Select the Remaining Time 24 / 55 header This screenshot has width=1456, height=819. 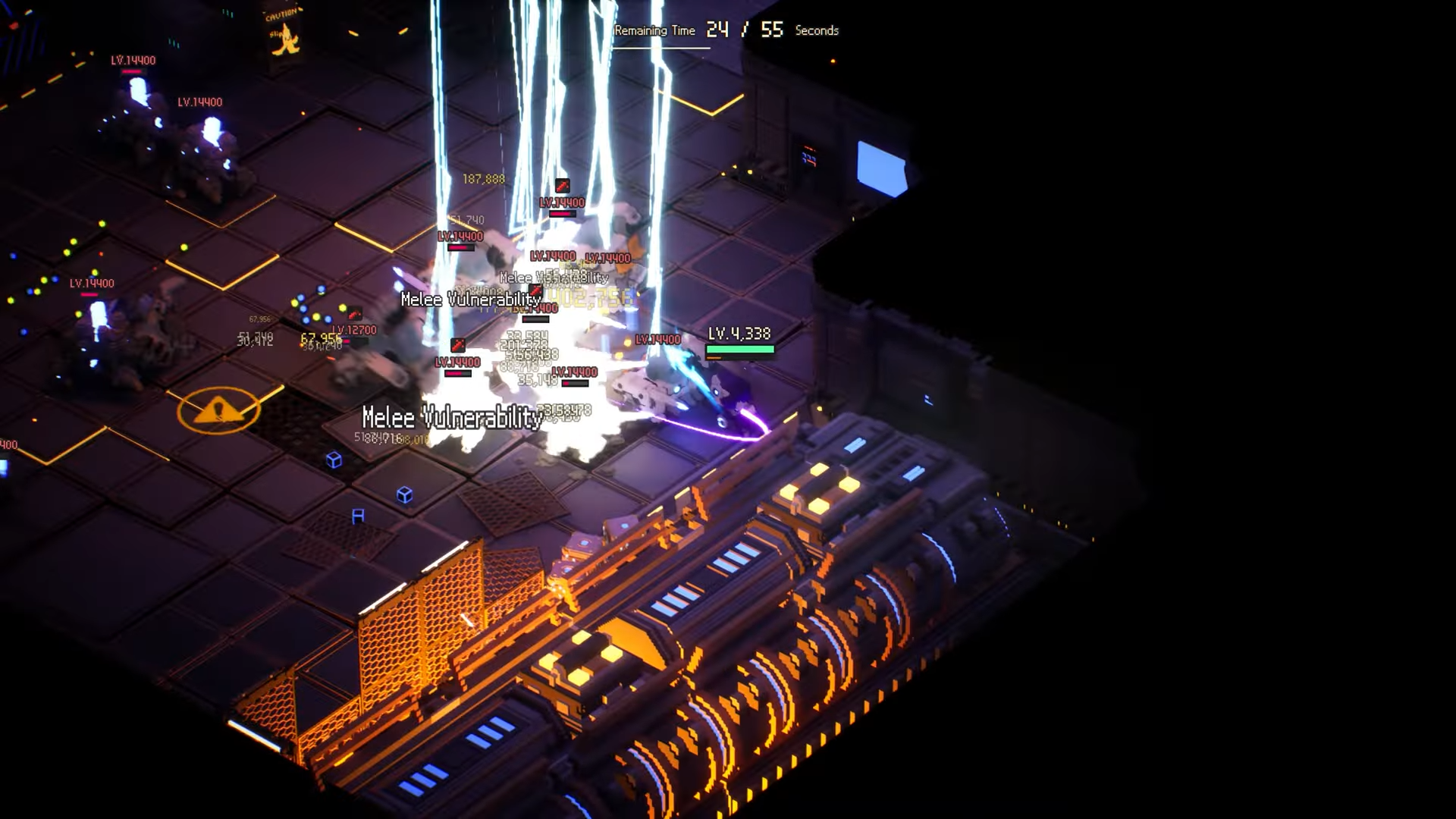[728, 30]
